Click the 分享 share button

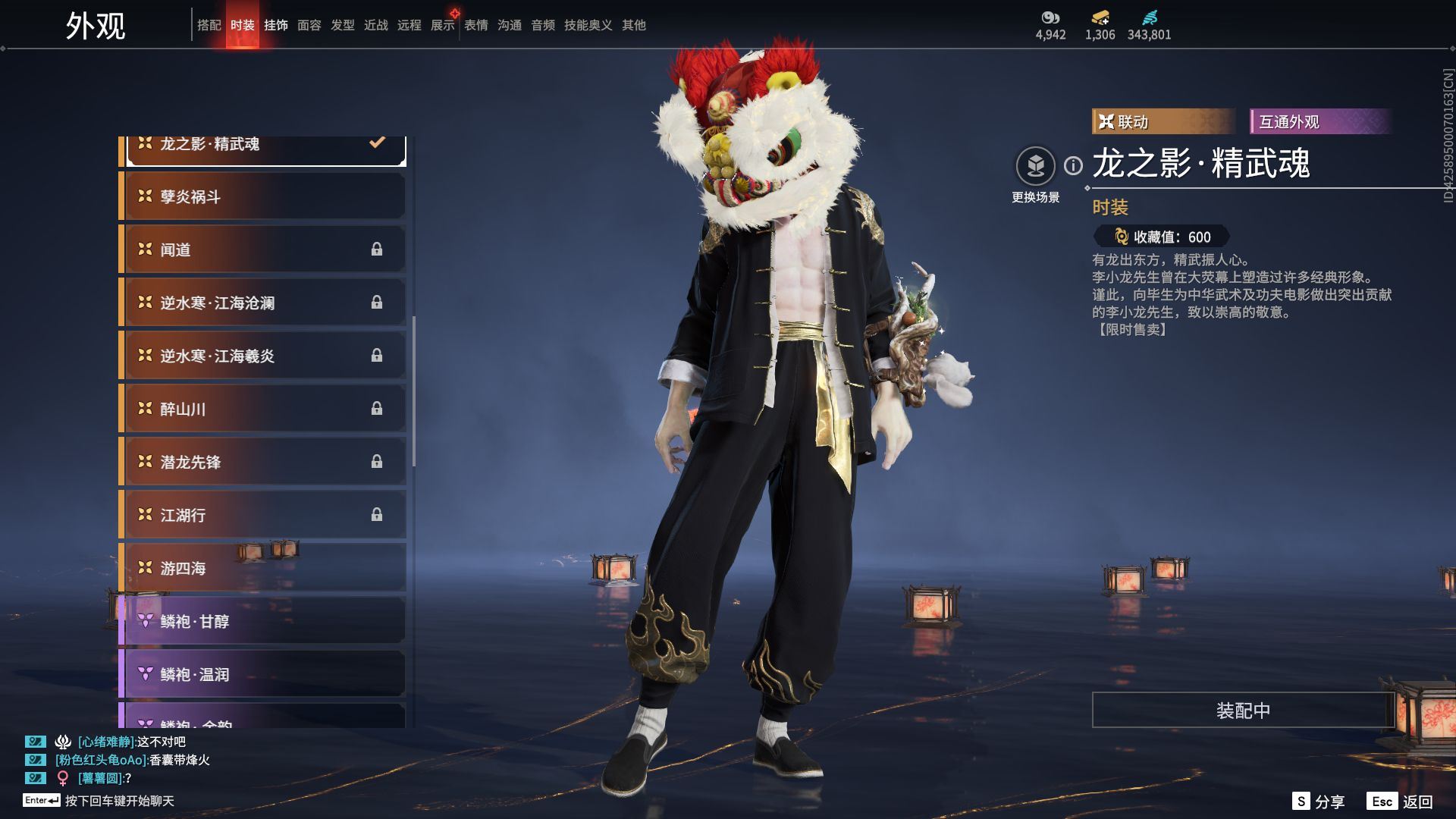tap(1319, 802)
